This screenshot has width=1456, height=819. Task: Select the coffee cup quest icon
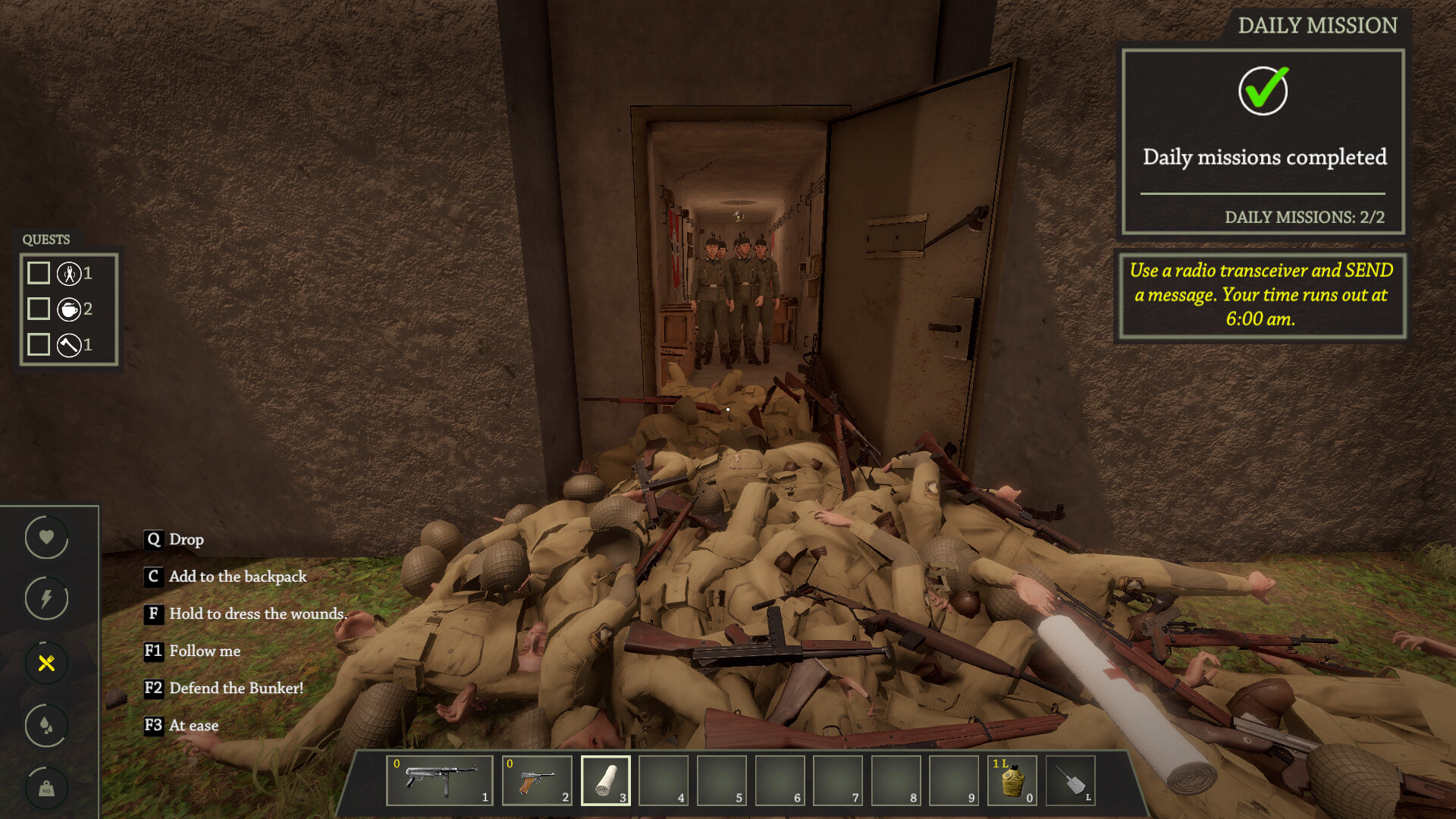click(69, 309)
